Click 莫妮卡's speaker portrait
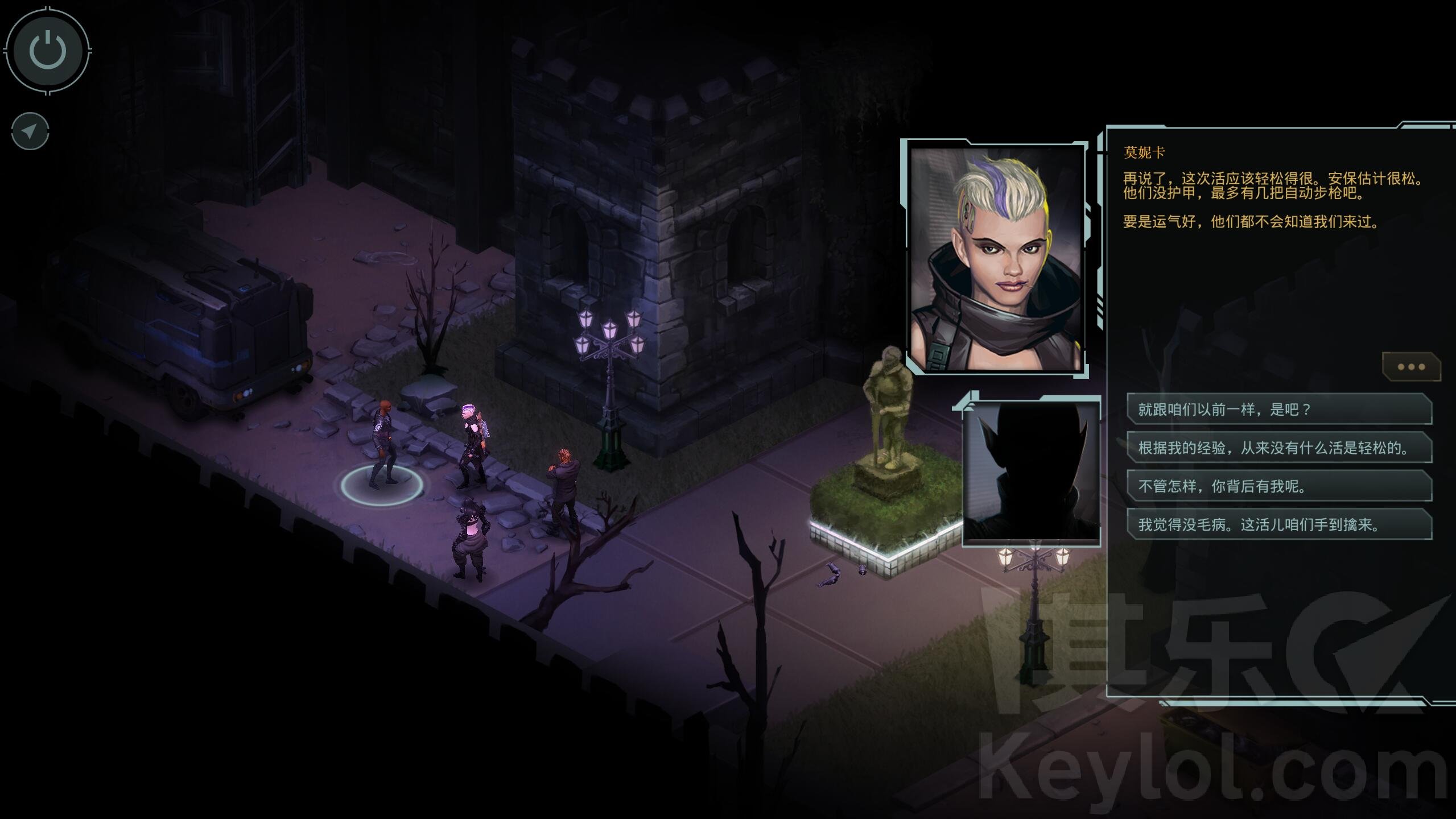 click(996, 259)
